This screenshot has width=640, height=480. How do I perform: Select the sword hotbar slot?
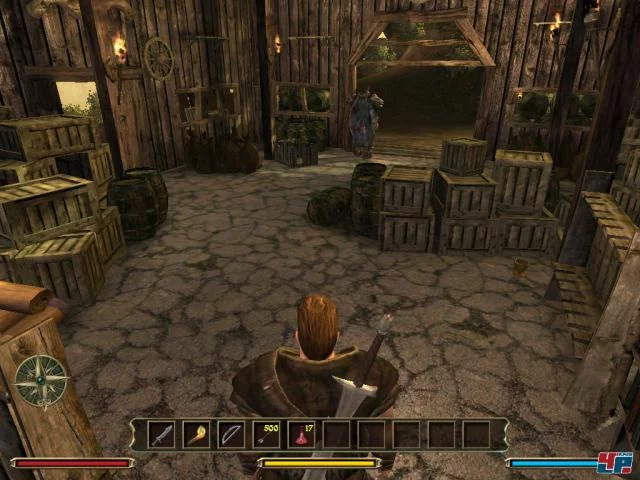162,435
